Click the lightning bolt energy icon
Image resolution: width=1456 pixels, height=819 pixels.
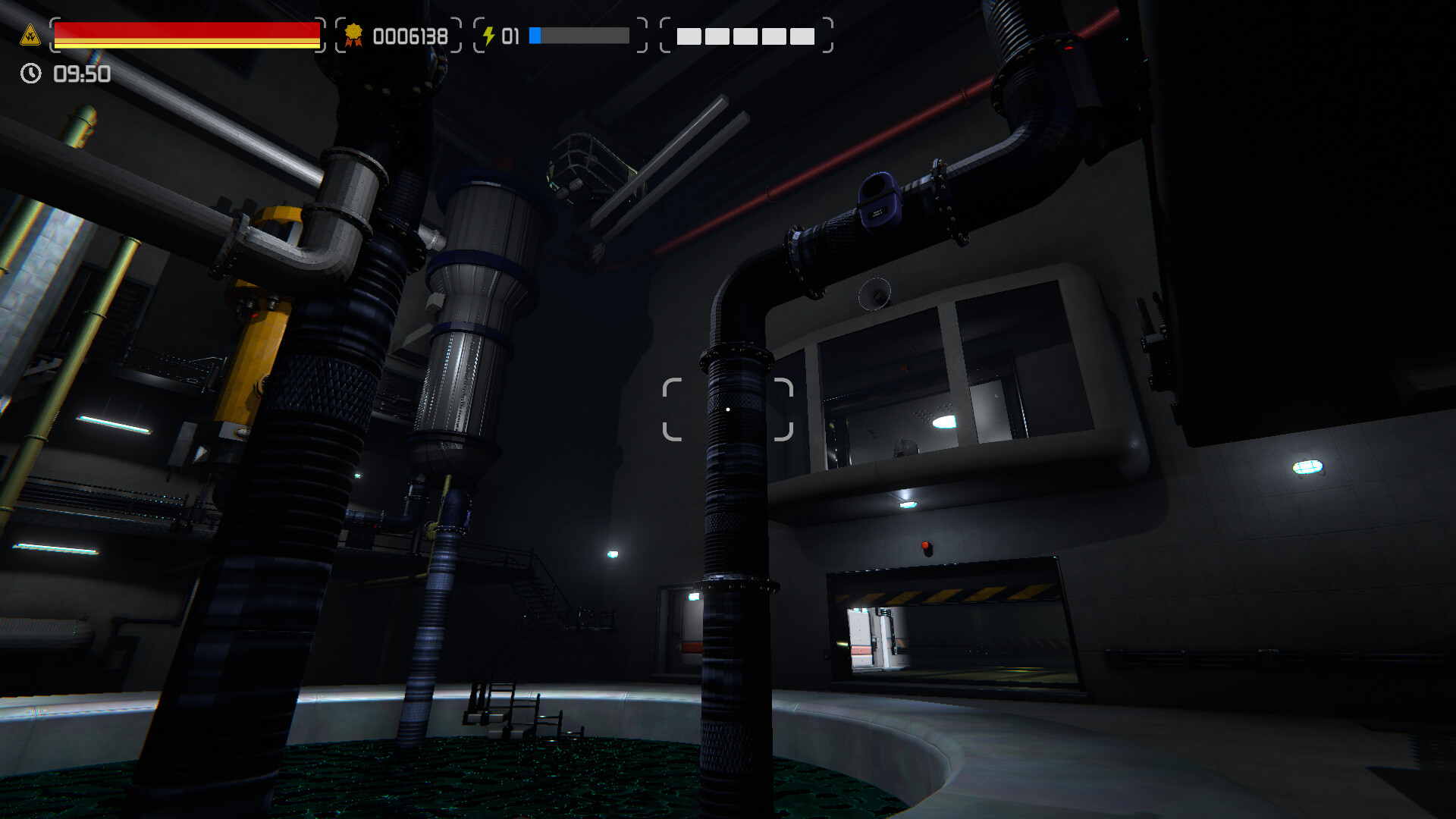[490, 34]
